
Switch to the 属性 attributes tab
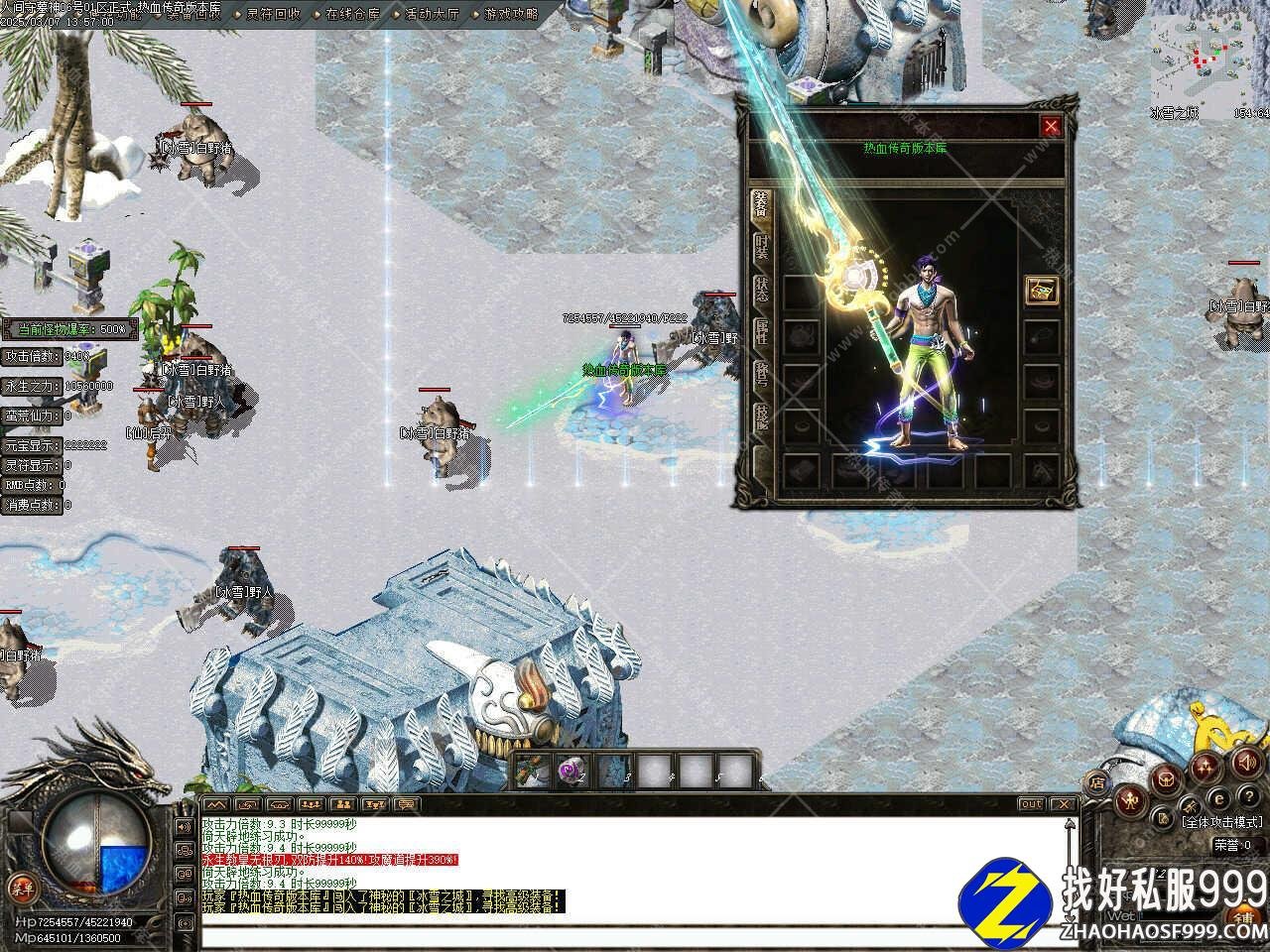(x=761, y=331)
